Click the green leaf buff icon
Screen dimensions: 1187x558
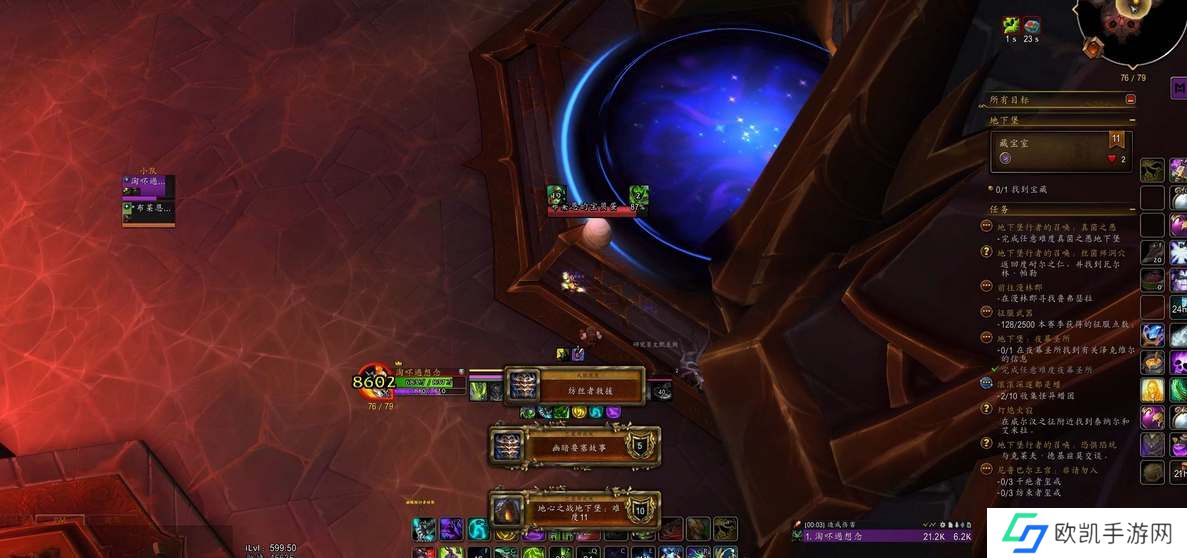point(1011,25)
